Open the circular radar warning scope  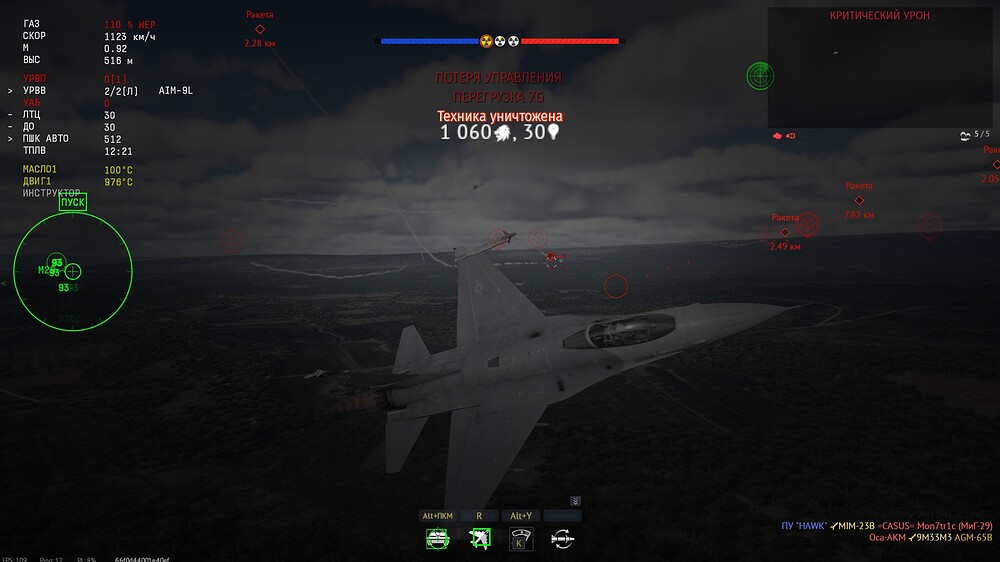[x=72, y=271]
